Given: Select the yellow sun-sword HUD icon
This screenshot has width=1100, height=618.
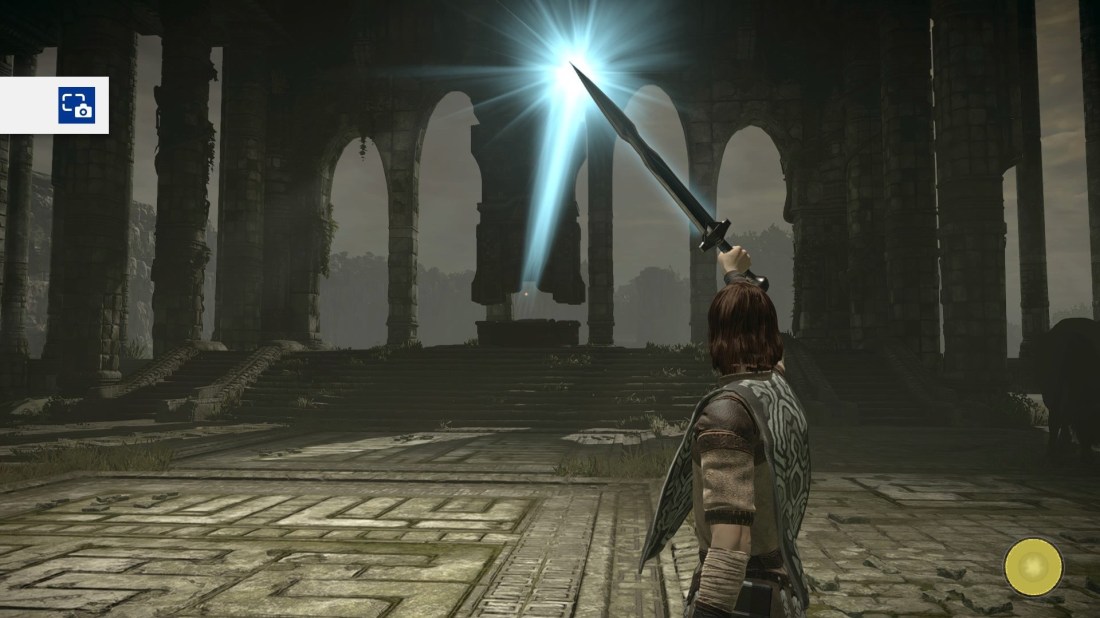Looking at the screenshot, I should pos(1033,567).
